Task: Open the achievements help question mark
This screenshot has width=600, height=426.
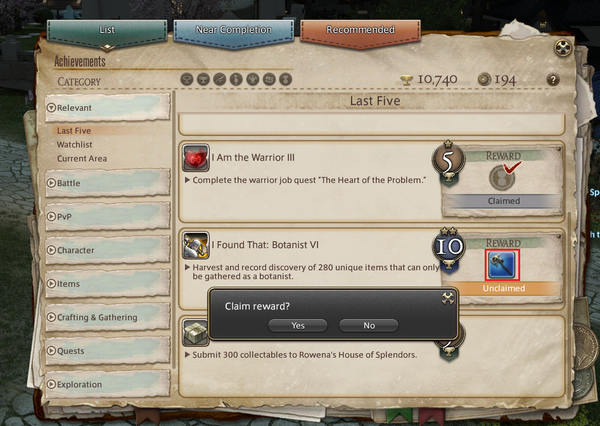Action: (x=553, y=79)
